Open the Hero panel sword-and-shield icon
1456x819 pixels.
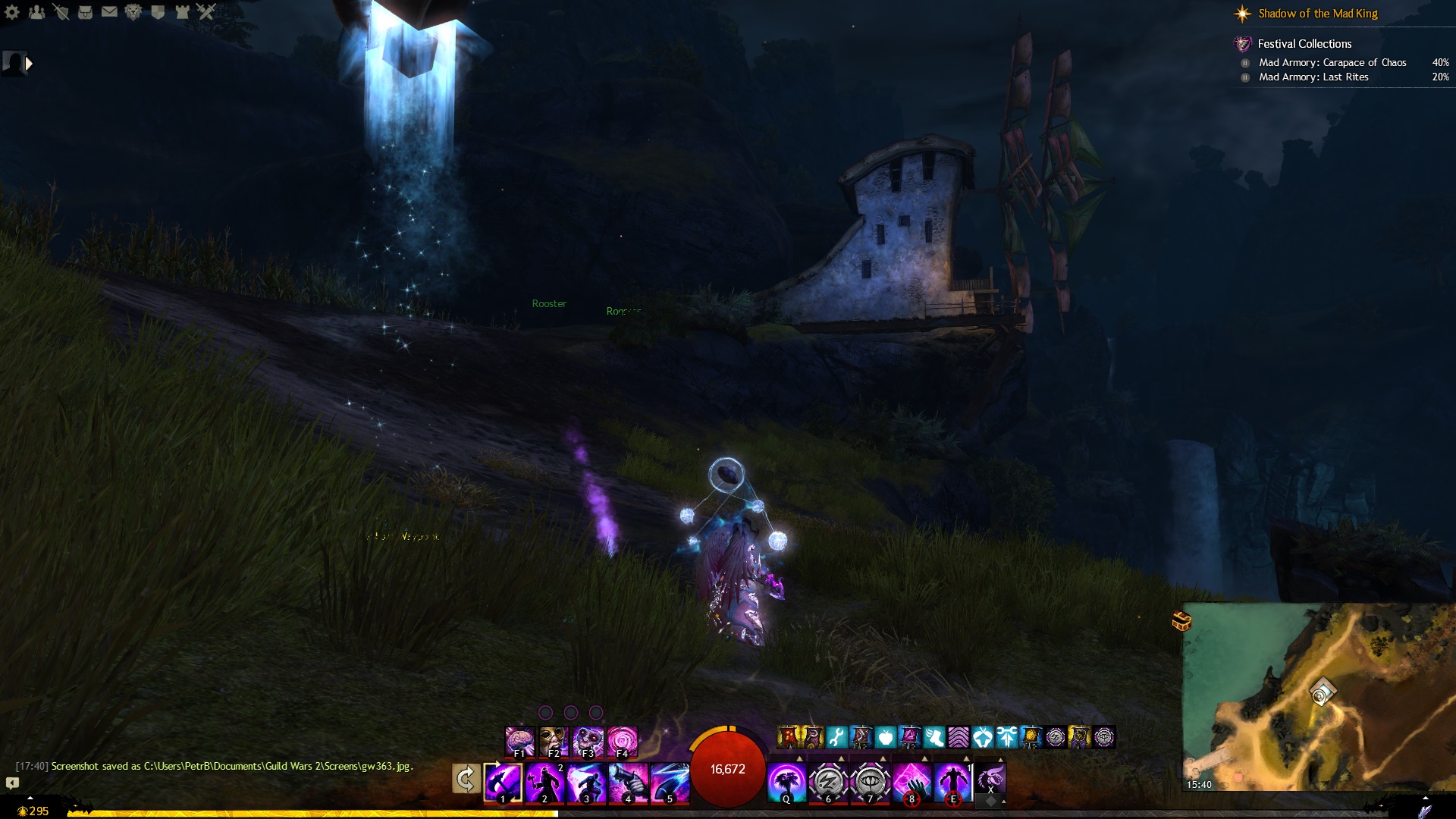[61, 12]
